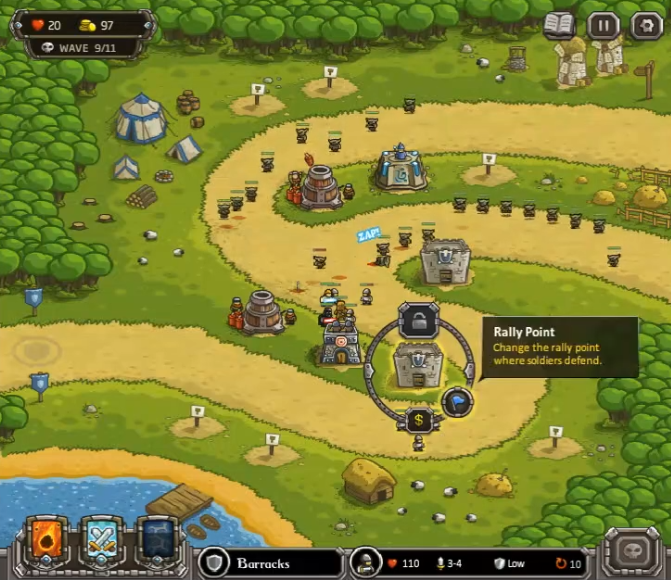Open the encyclopedia book
Screen dimensions: 671x580
pyautogui.click(x=560, y=25)
